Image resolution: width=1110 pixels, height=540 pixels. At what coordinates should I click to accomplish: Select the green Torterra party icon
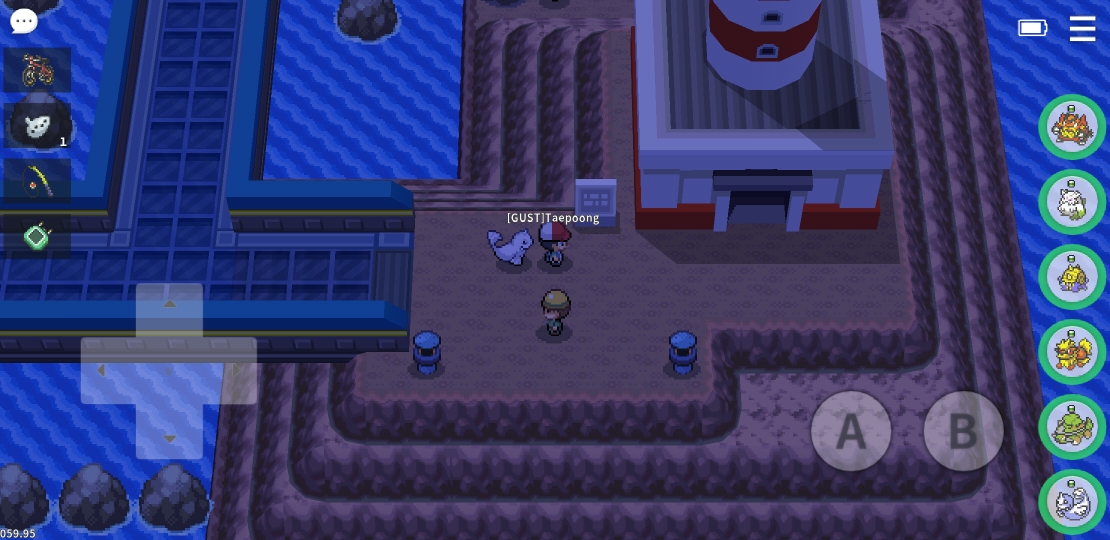(1072, 427)
